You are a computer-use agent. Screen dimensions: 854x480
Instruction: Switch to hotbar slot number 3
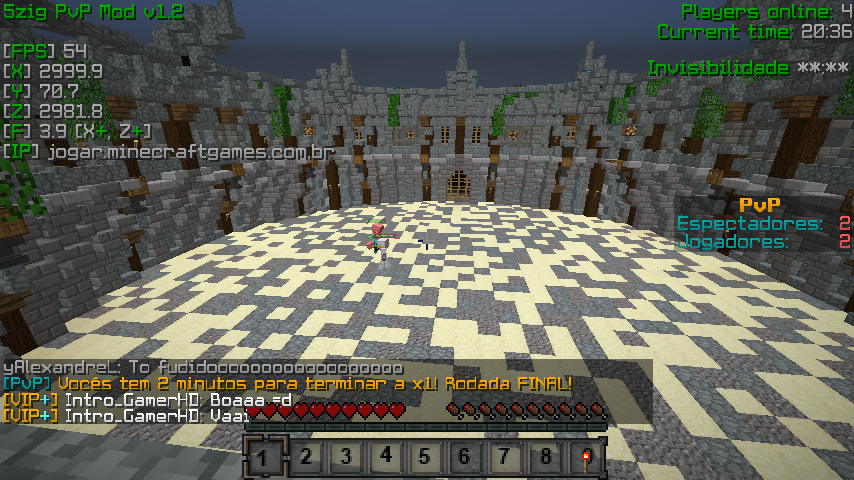(x=345, y=458)
